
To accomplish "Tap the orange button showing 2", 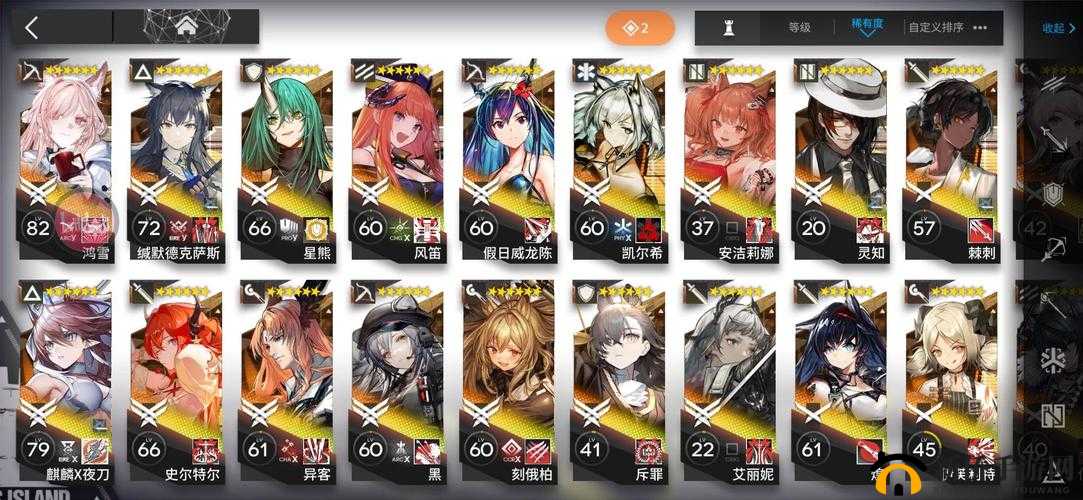I will (637, 28).
